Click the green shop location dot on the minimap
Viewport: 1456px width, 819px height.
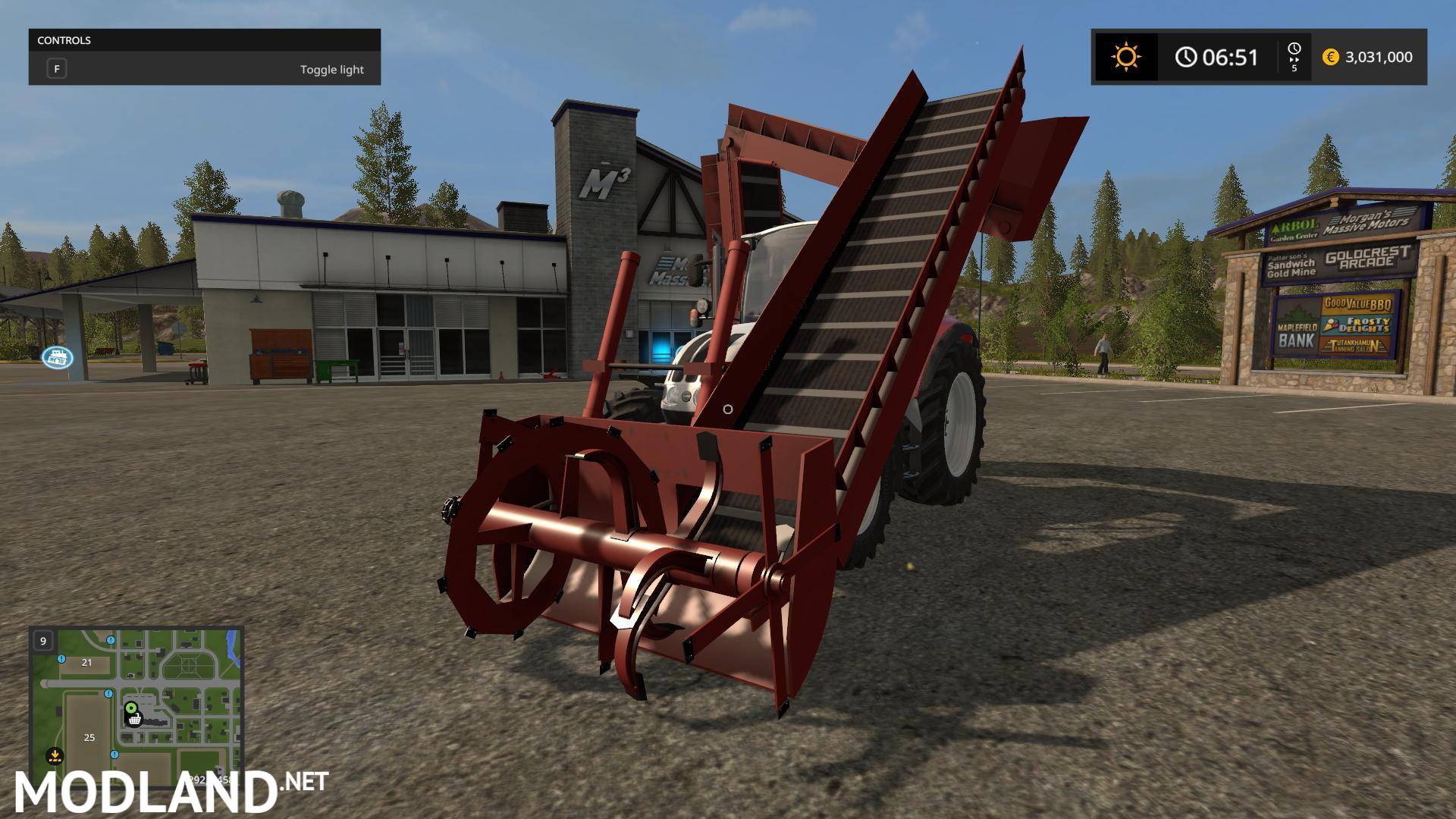pyautogui.click(x=130, y=707)
